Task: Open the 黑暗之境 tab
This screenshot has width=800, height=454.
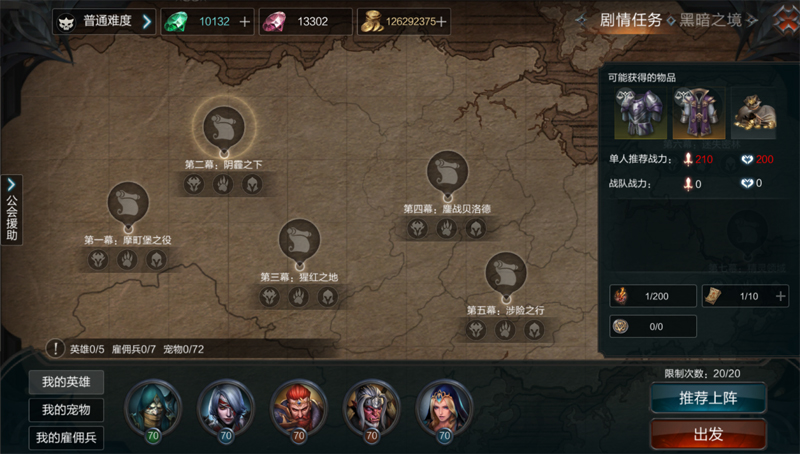Action: point(718,19)
